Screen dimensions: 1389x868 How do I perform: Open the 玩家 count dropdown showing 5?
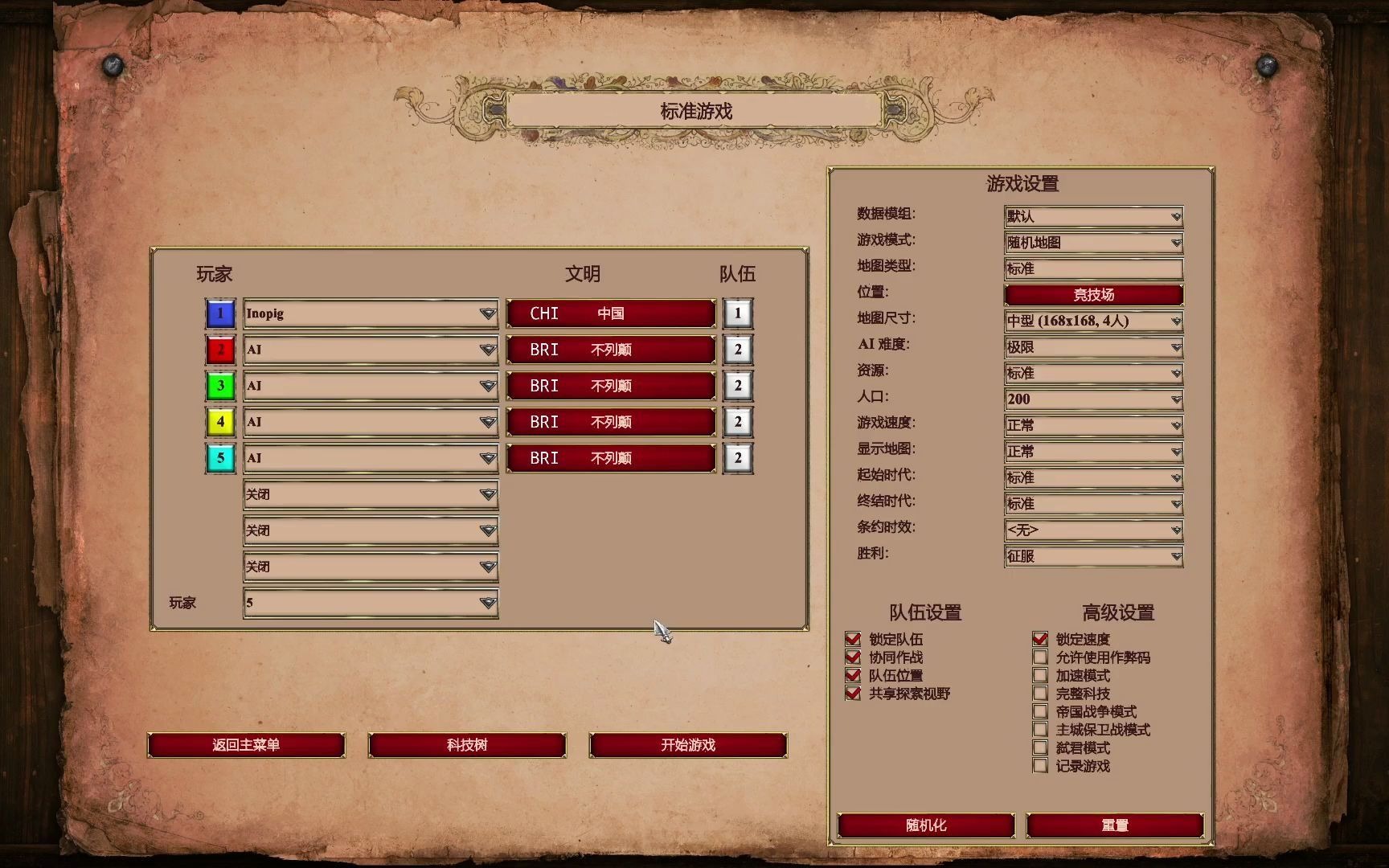pos(370,601)
